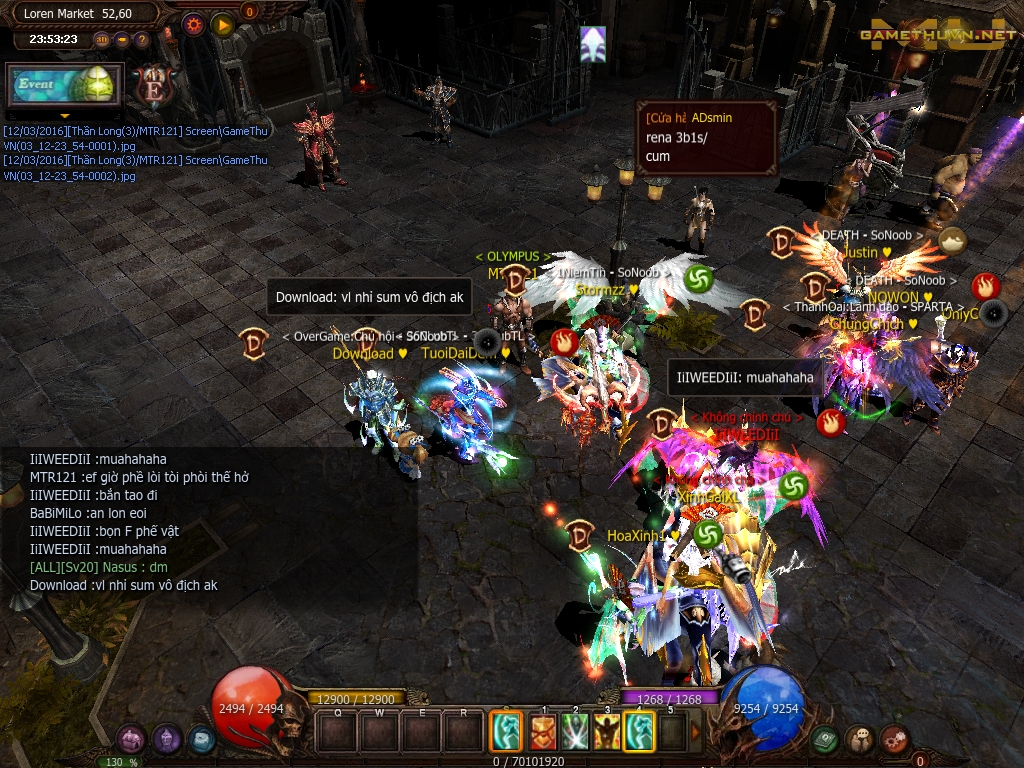Open the blue bag inventory icon
This screenshot has height=768, width=1024.
tap(201, 739)
